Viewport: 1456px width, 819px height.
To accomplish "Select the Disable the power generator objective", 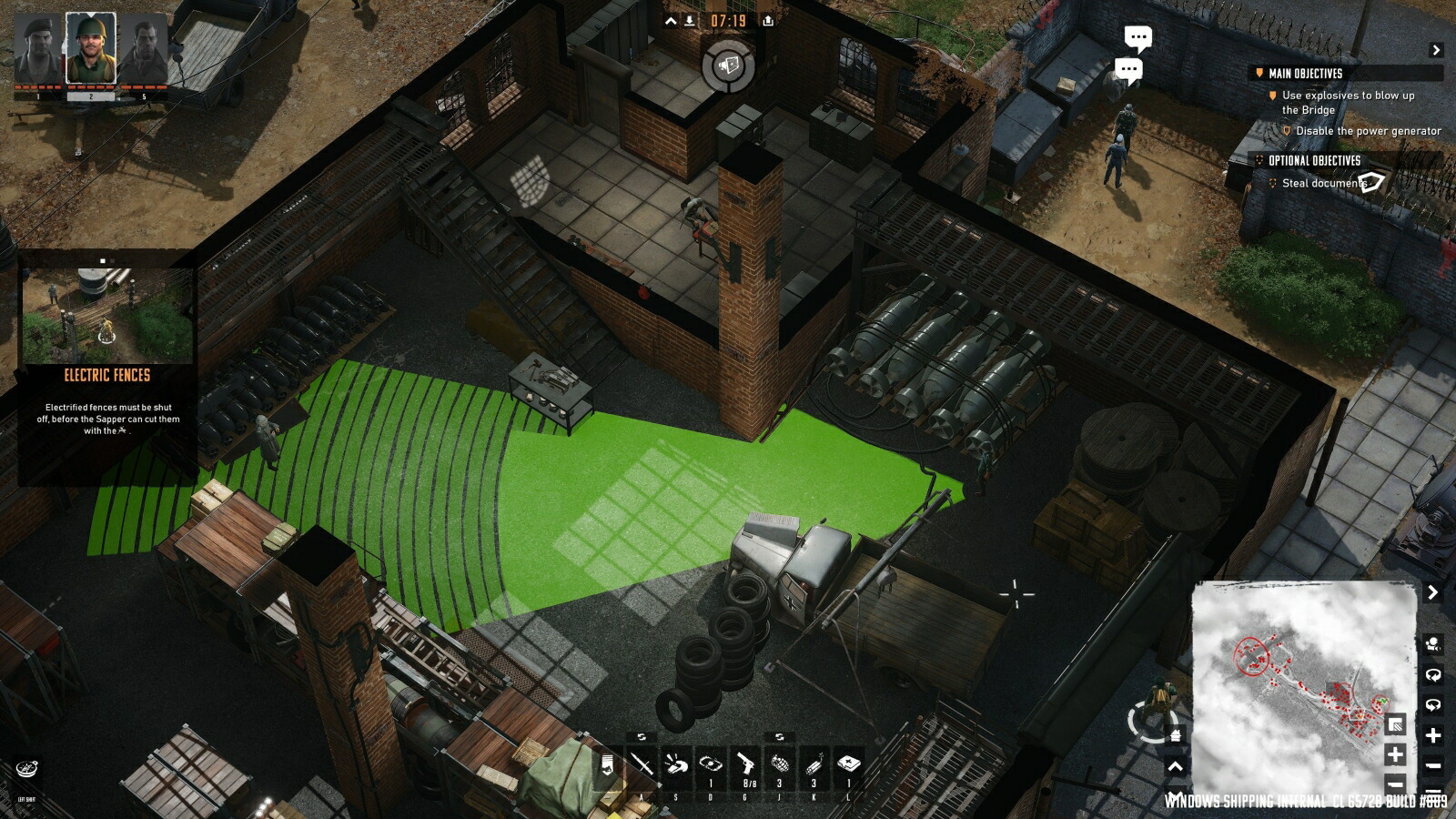I will point(1368,131).
